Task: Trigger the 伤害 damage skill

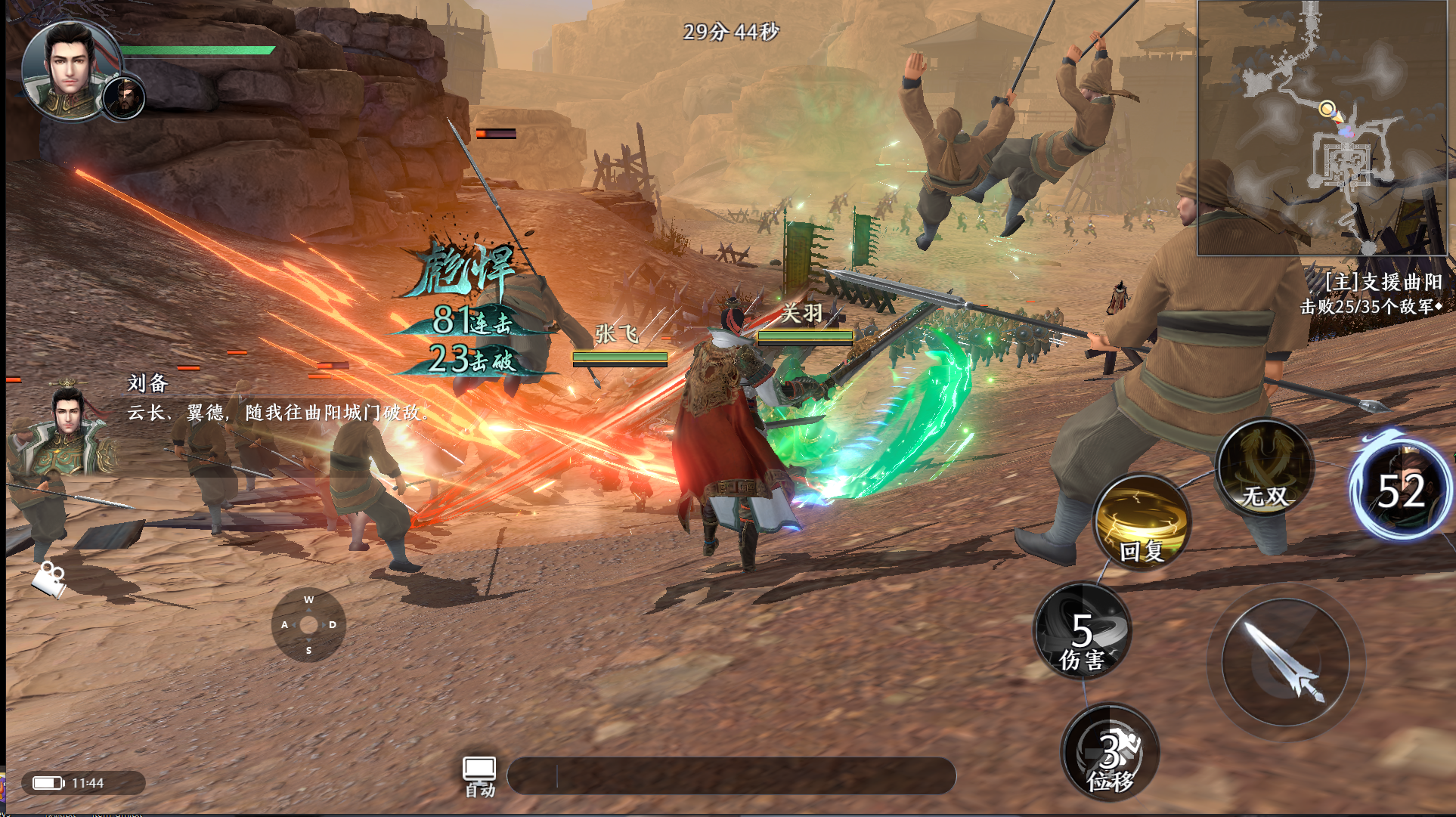Action: (x=1083, y=631)
